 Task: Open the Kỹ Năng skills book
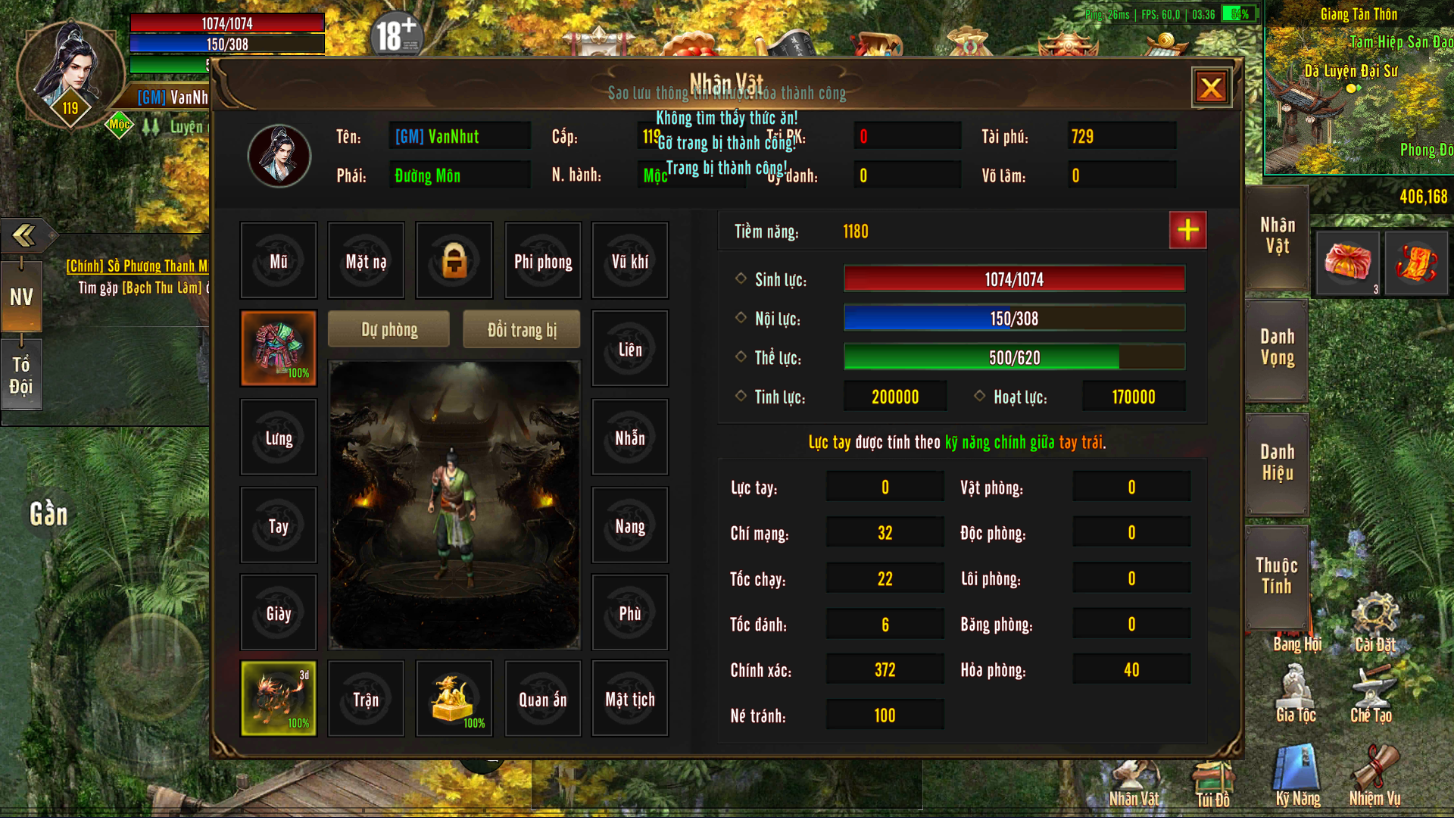(x=1297, y=775)
